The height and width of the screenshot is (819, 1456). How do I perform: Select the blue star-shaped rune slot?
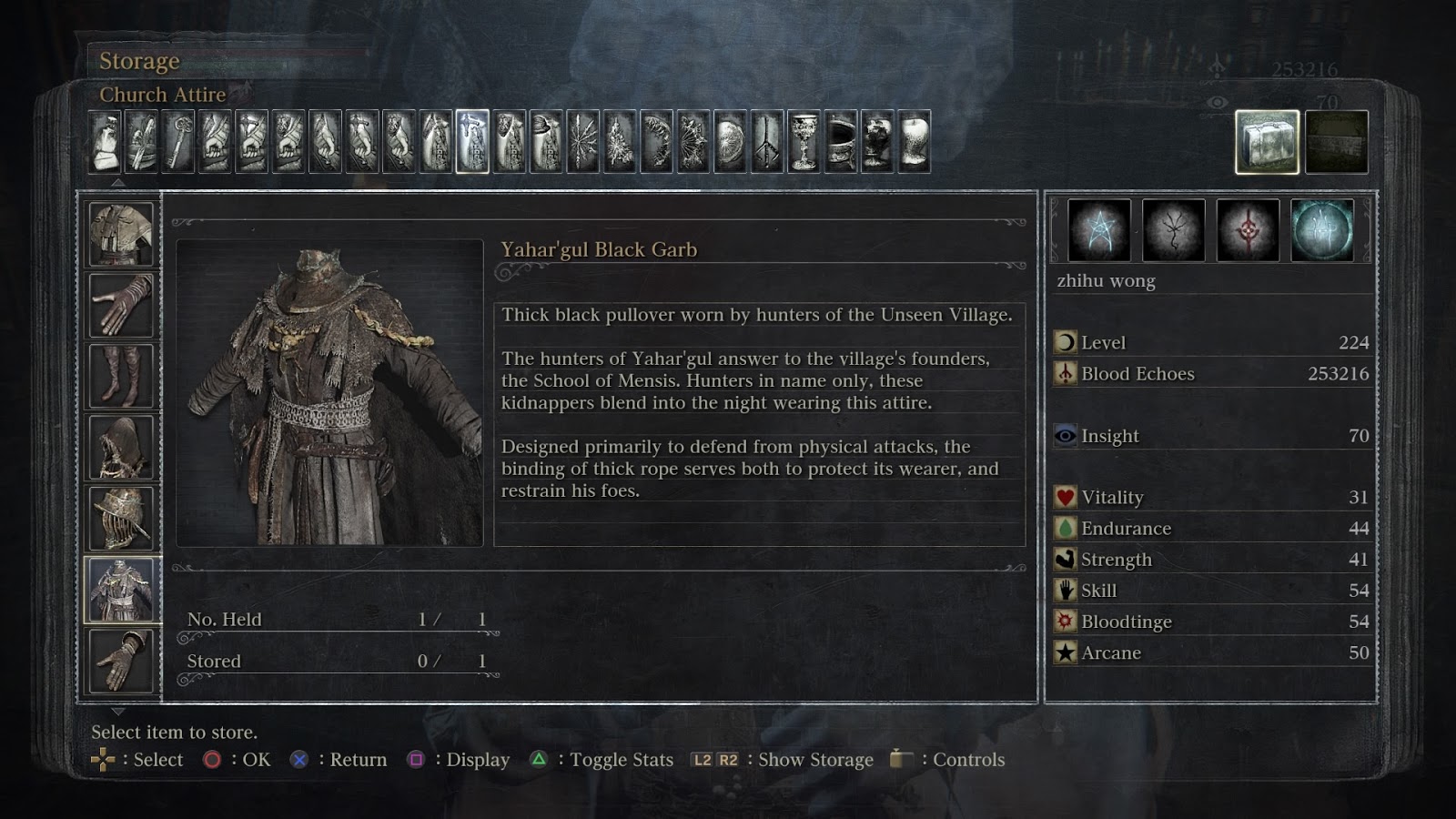coord(1099,230)
